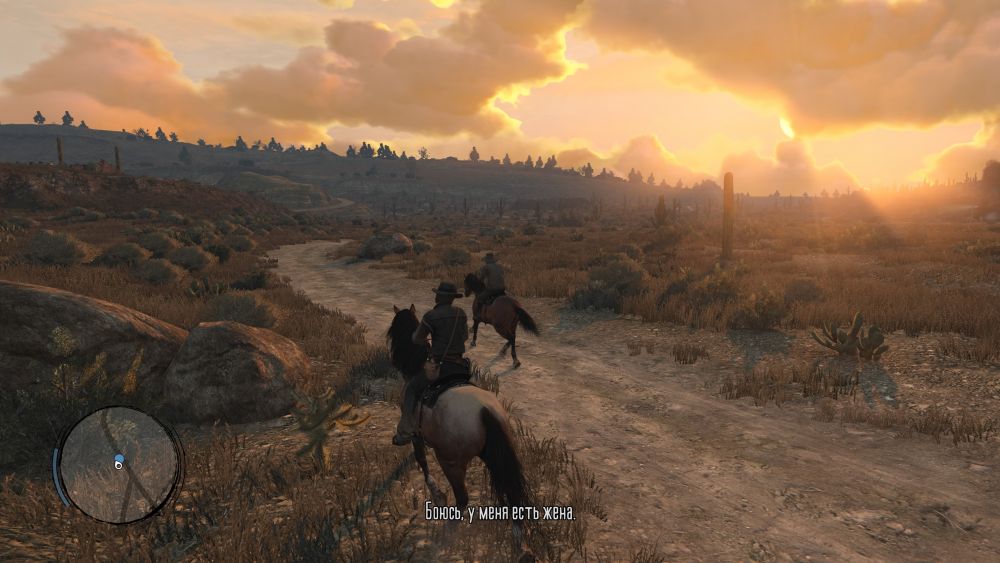This screenshot has height=563, width=1000.
Task: Open the circular minimap
Action: [119, 465]
